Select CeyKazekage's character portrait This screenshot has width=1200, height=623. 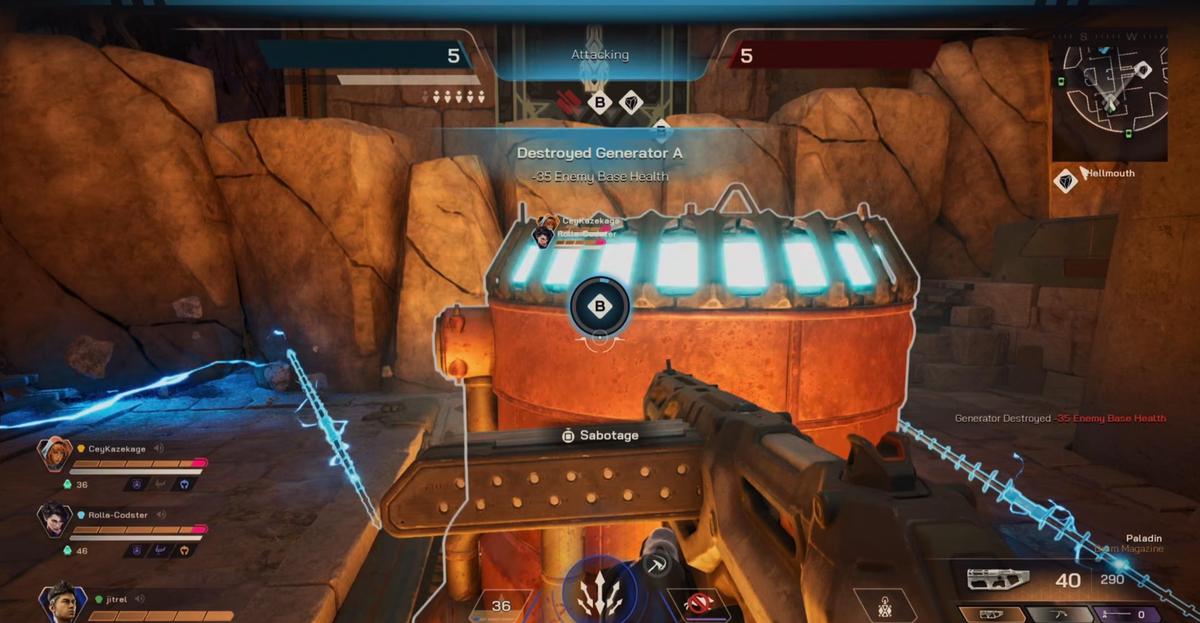point(54,453)
